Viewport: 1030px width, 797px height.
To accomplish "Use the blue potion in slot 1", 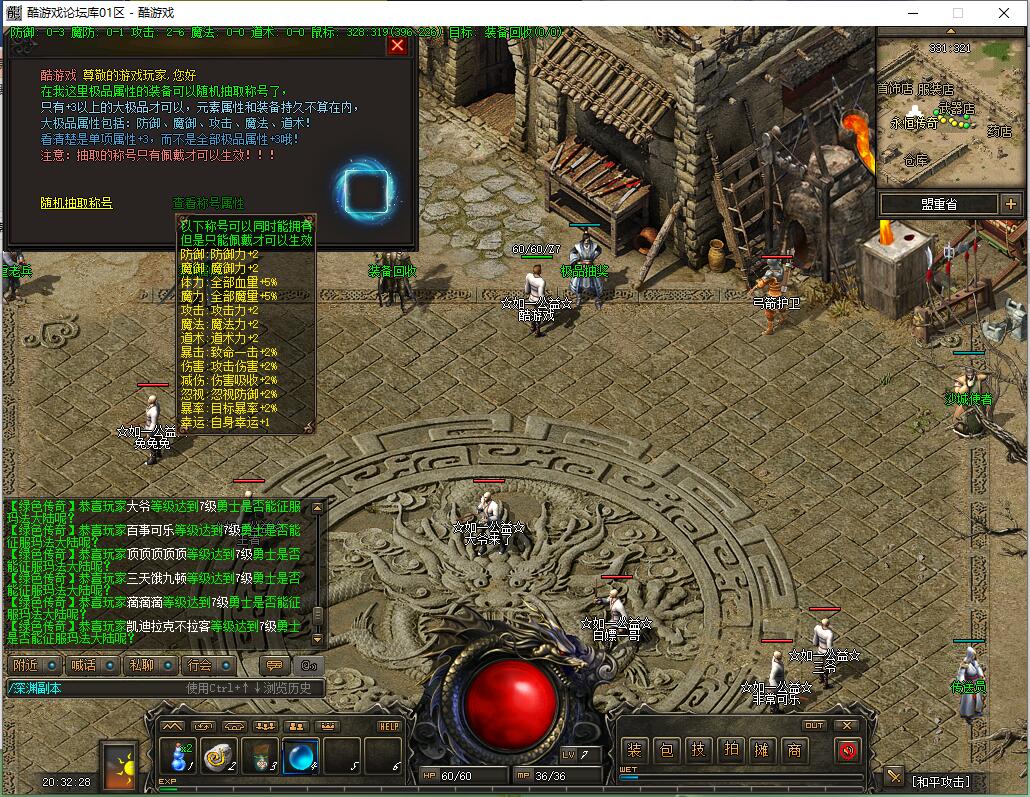I will tap(178, 756).
